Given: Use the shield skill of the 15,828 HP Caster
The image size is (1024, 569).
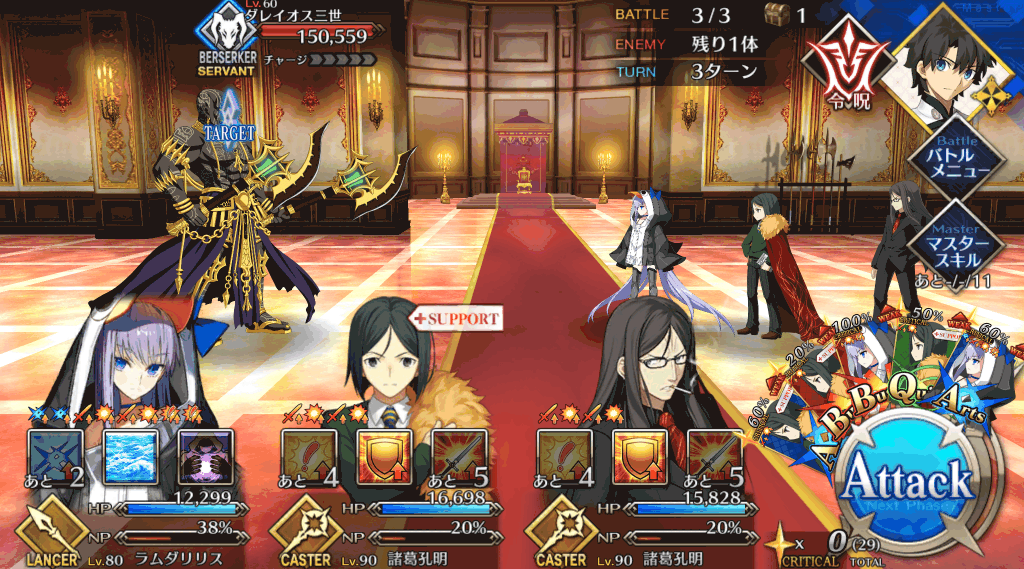Looking at the screenshot, I should pyautogui.click(x=640, y=457).
